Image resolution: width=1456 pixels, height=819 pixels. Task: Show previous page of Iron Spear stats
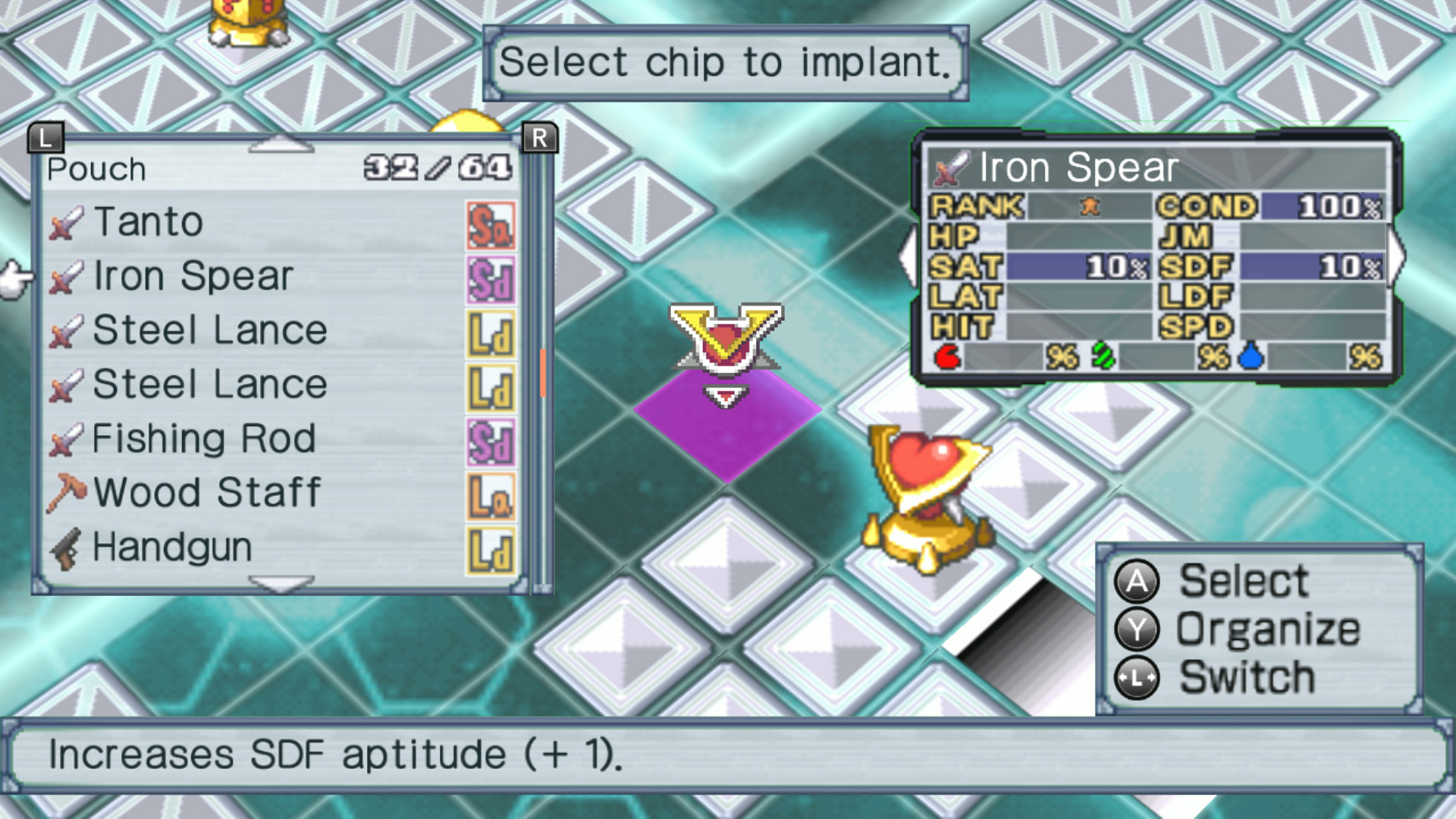[907, 258]
